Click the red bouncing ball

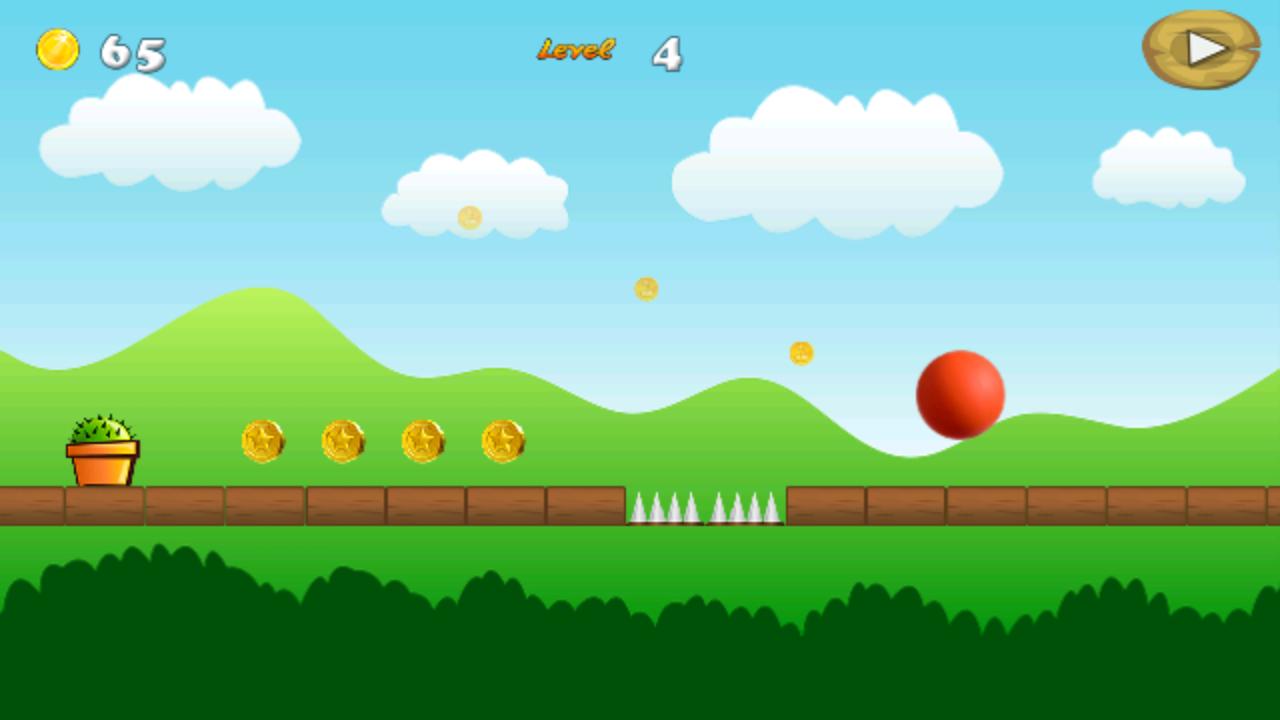961,393
